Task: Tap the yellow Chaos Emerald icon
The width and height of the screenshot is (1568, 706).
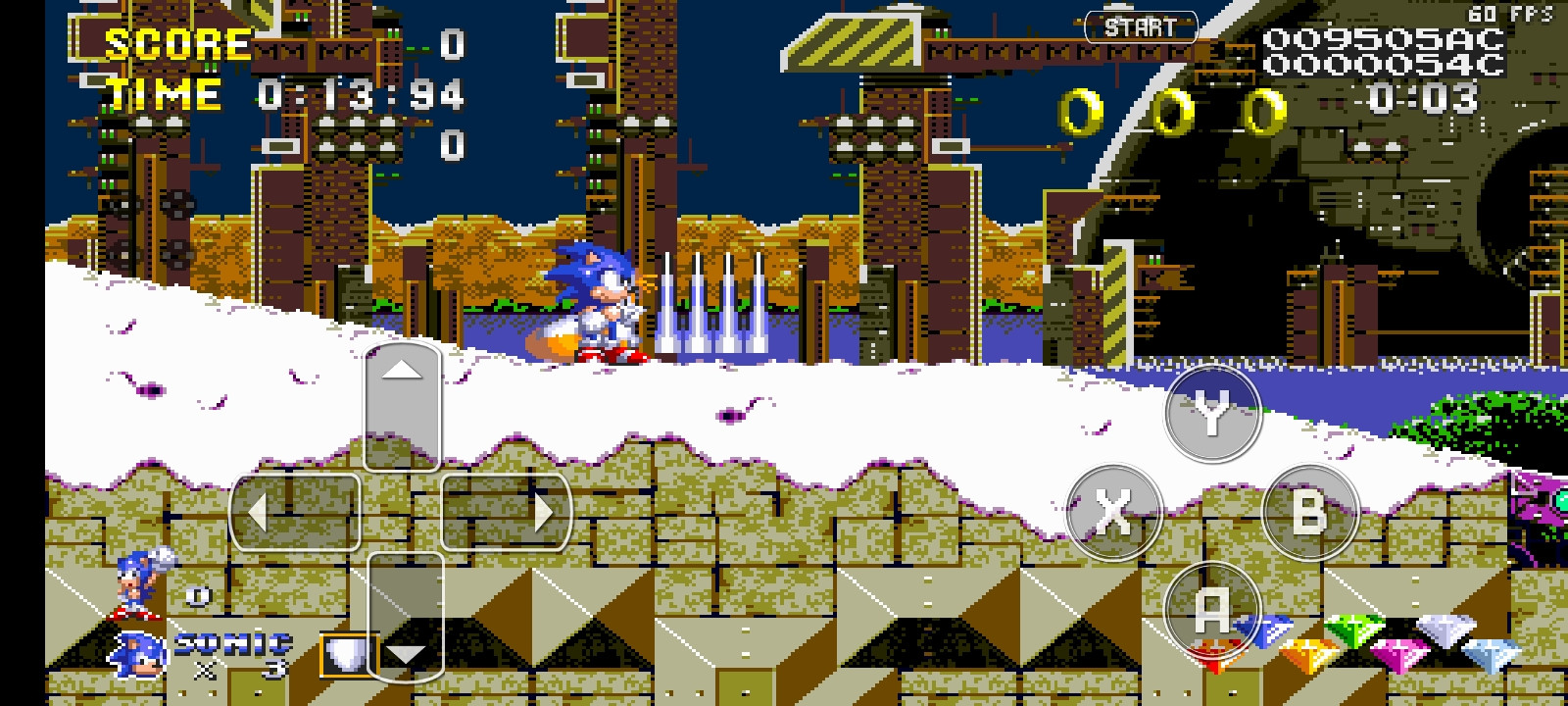Action: (x=1309, y=652)
